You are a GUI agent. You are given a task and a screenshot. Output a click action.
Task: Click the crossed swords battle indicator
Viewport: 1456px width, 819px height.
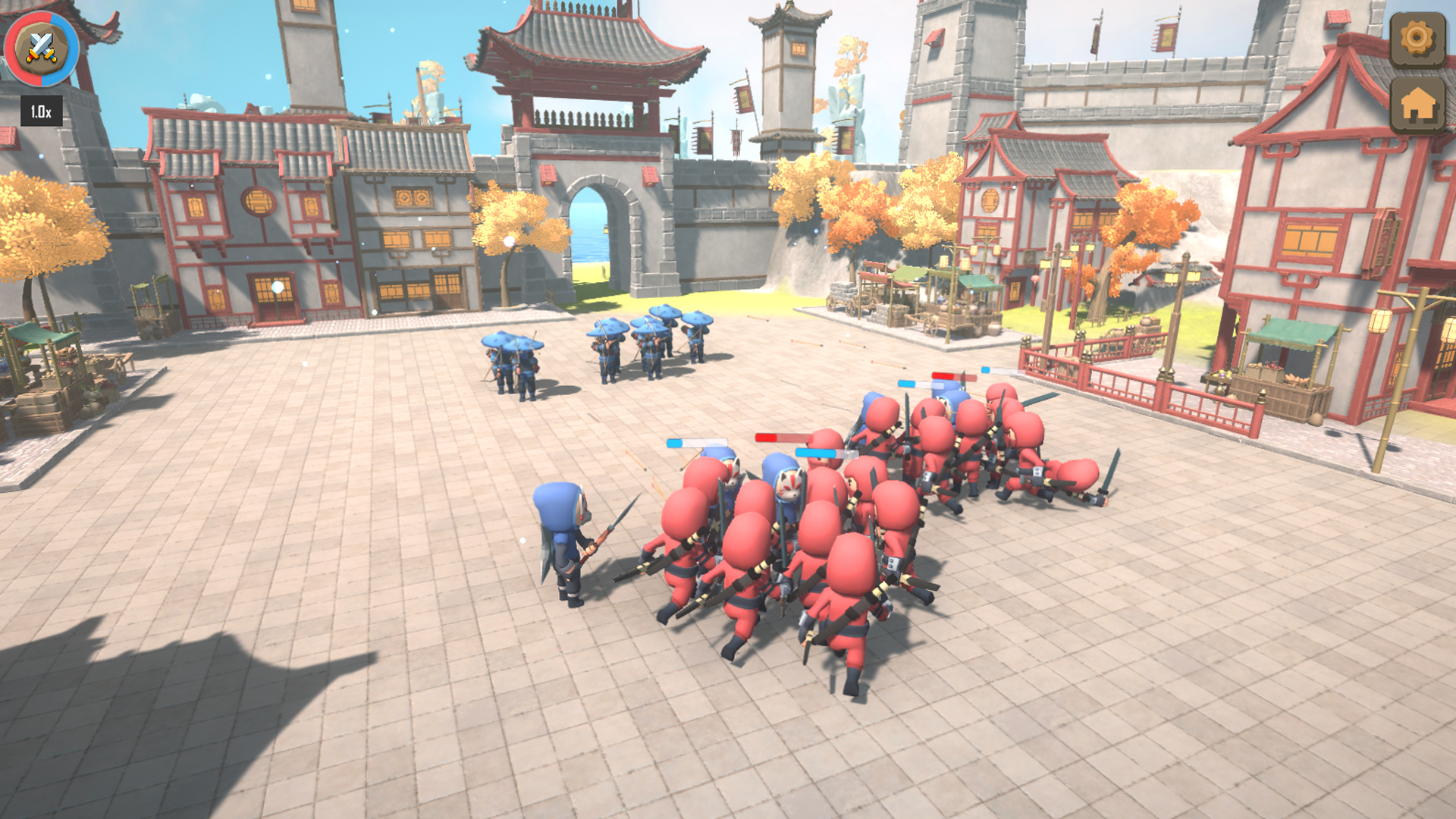click(42, 49)
